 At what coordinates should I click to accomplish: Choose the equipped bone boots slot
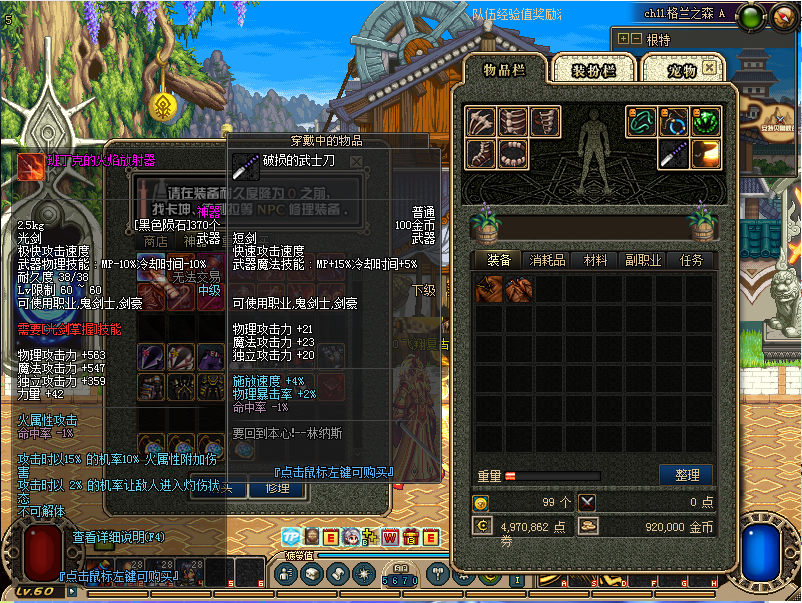click(480, 154)
